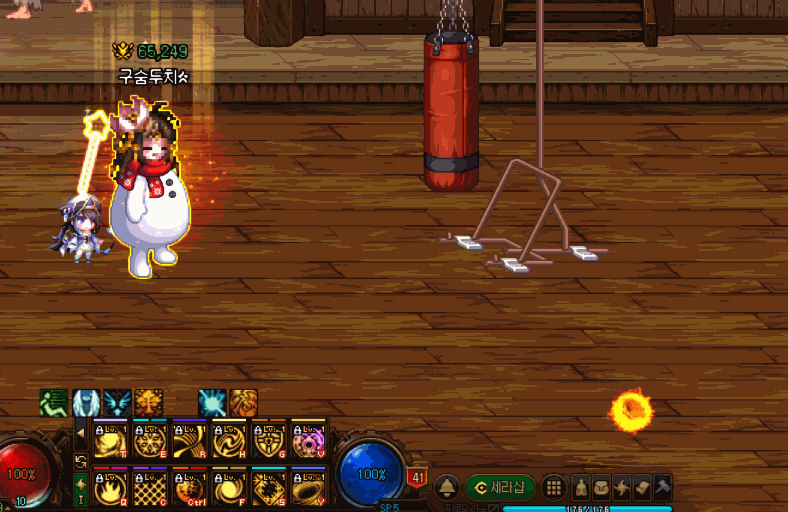
Task: Click the skill bar left arrow
Action: coord(81,435)
